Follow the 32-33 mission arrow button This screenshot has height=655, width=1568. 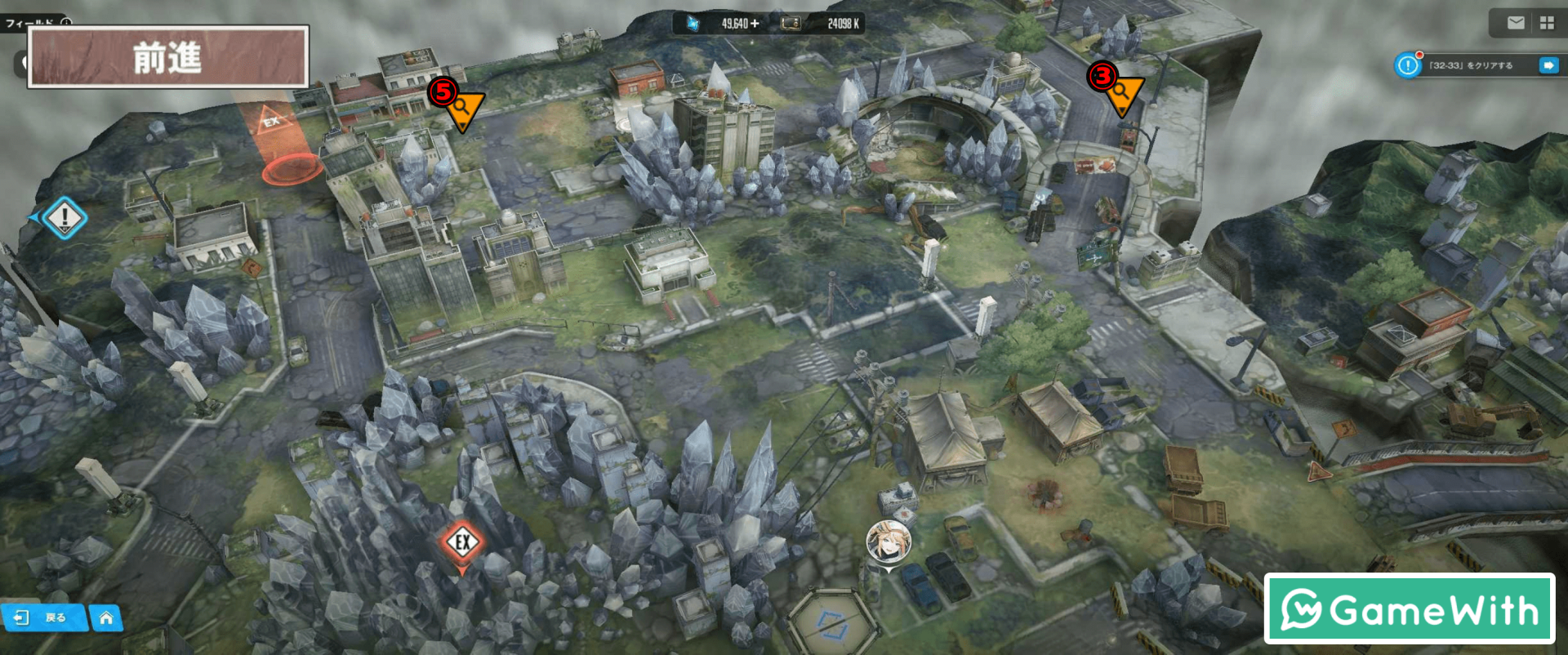[x=1548, y=65]
